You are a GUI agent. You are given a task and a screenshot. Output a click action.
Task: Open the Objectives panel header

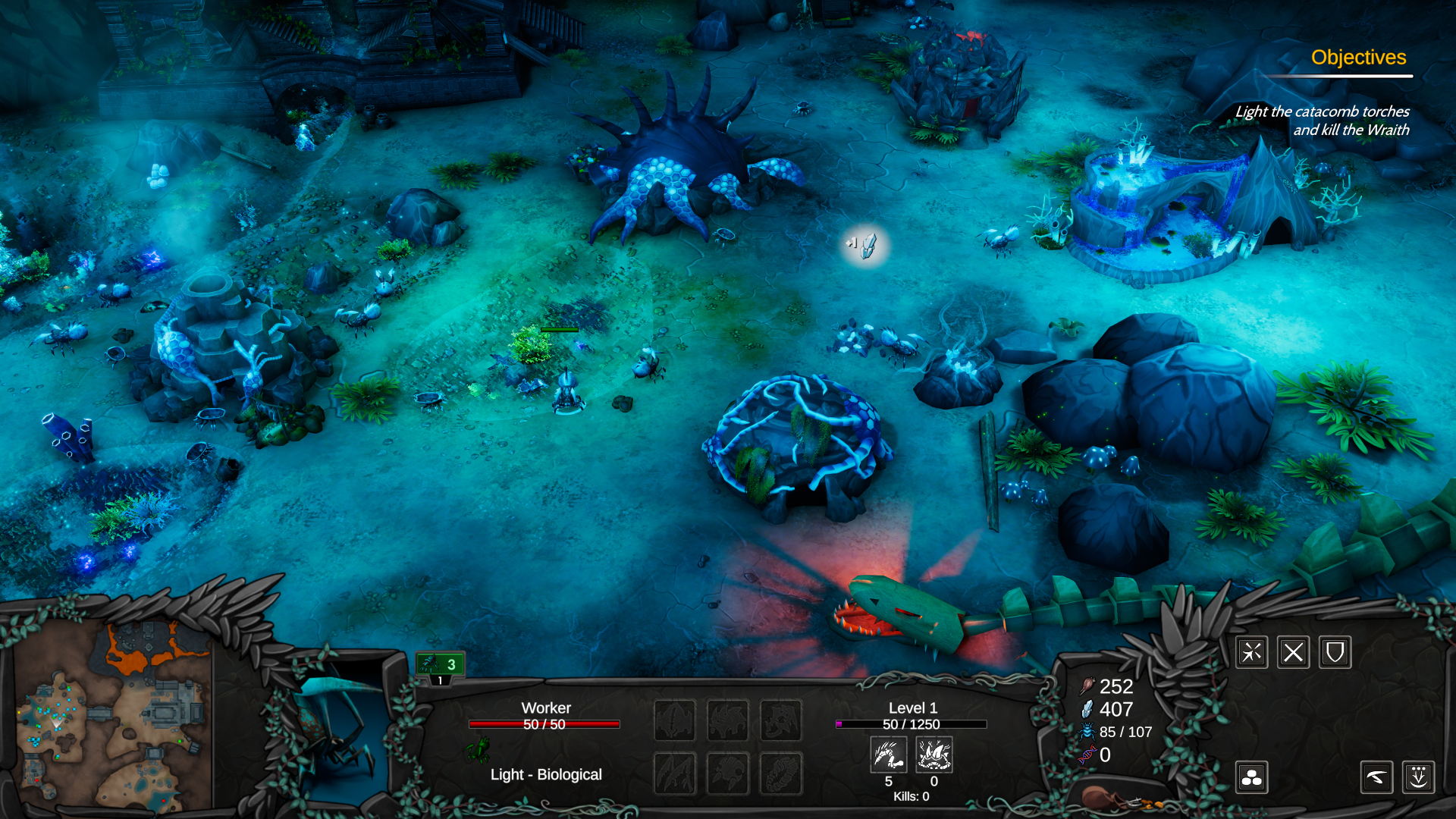(x=1358, y=58)
